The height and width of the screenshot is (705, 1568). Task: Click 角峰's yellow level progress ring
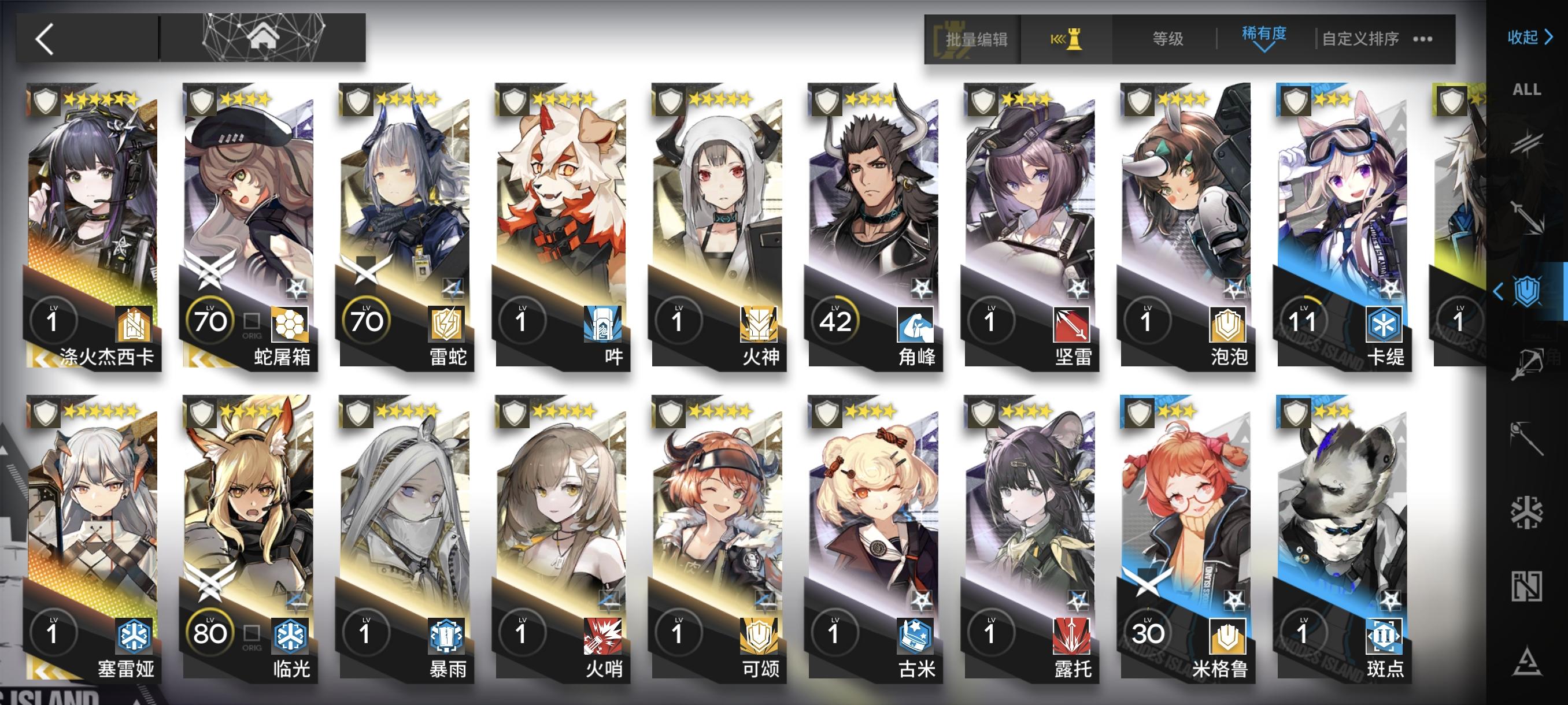[x=834, y=321]
